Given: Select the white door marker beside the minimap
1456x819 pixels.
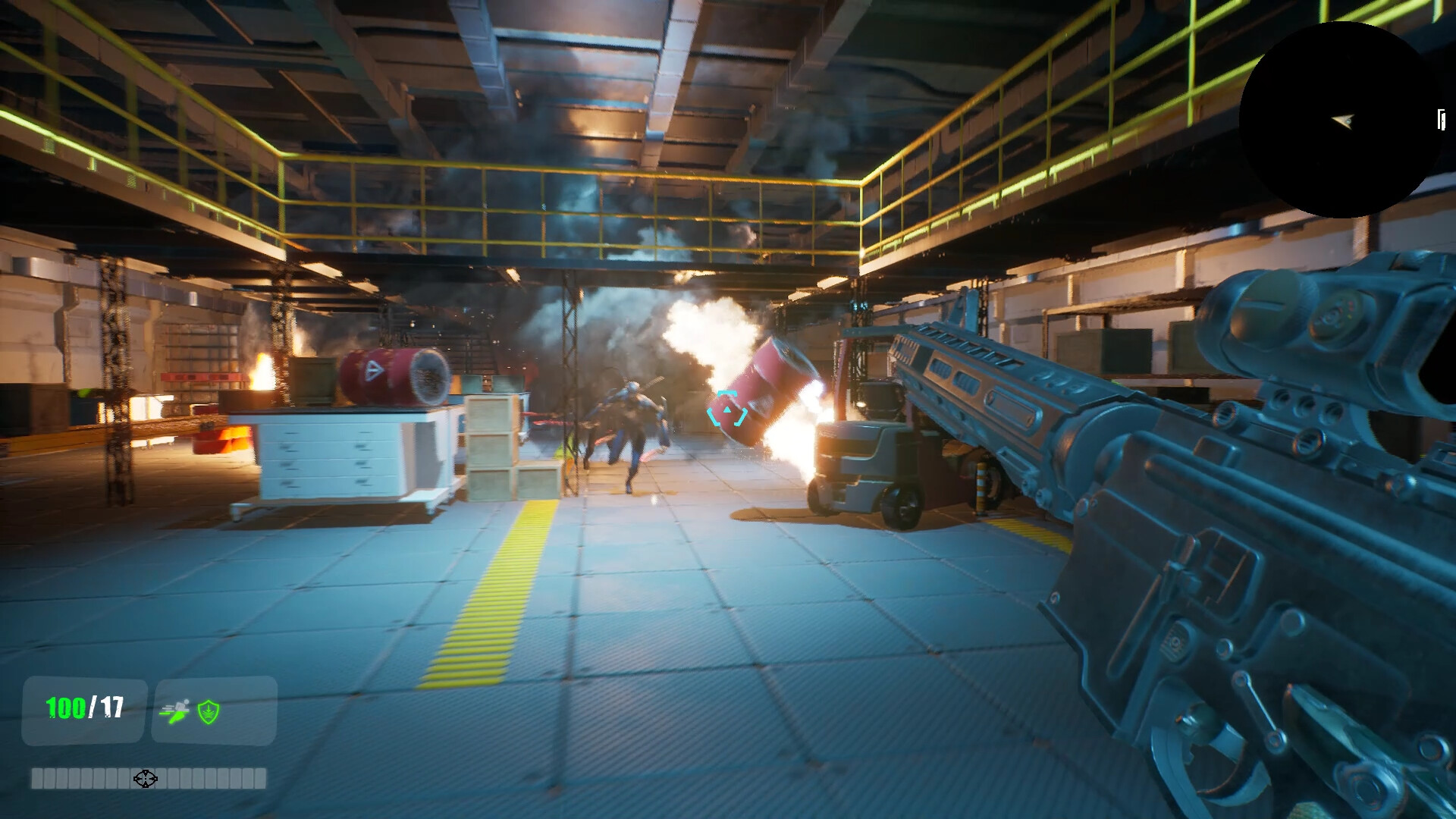Looking at the screenshot, I should [1440, 119].
